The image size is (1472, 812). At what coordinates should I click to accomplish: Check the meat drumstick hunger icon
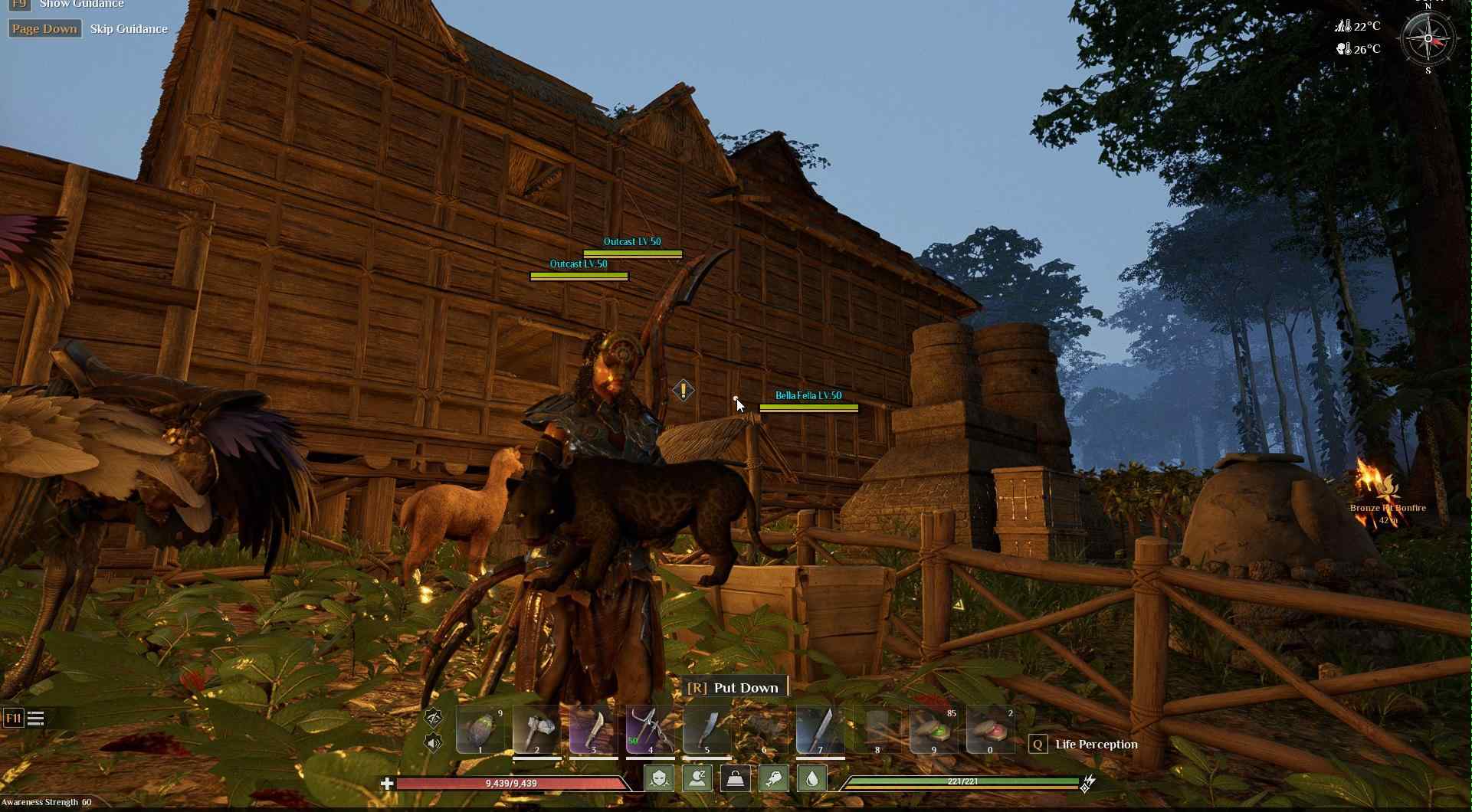pyautogui.click(x=773, y=778)
